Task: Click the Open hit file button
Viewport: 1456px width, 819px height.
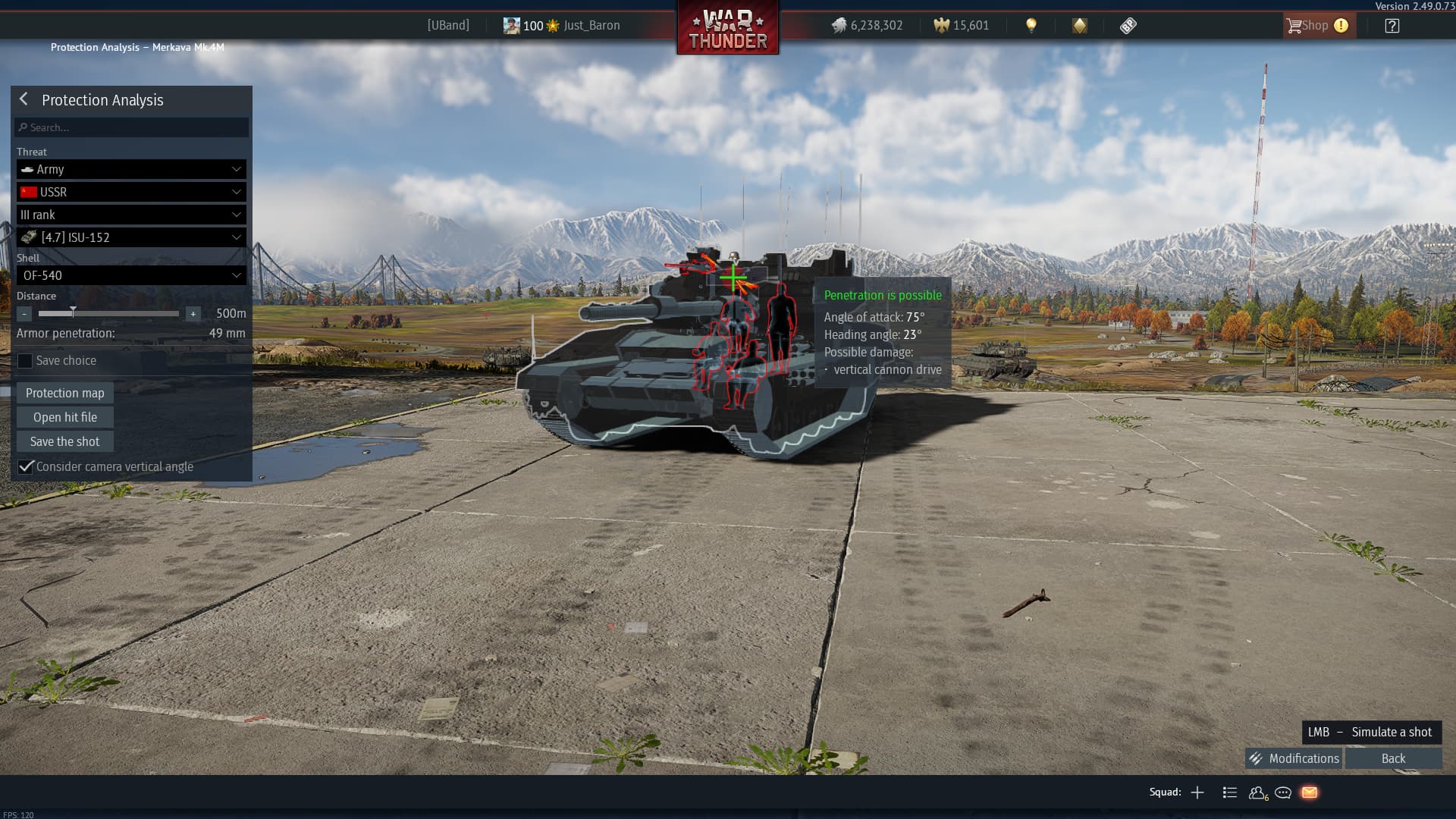Action: pyautogui.click(x=65, y=417)
